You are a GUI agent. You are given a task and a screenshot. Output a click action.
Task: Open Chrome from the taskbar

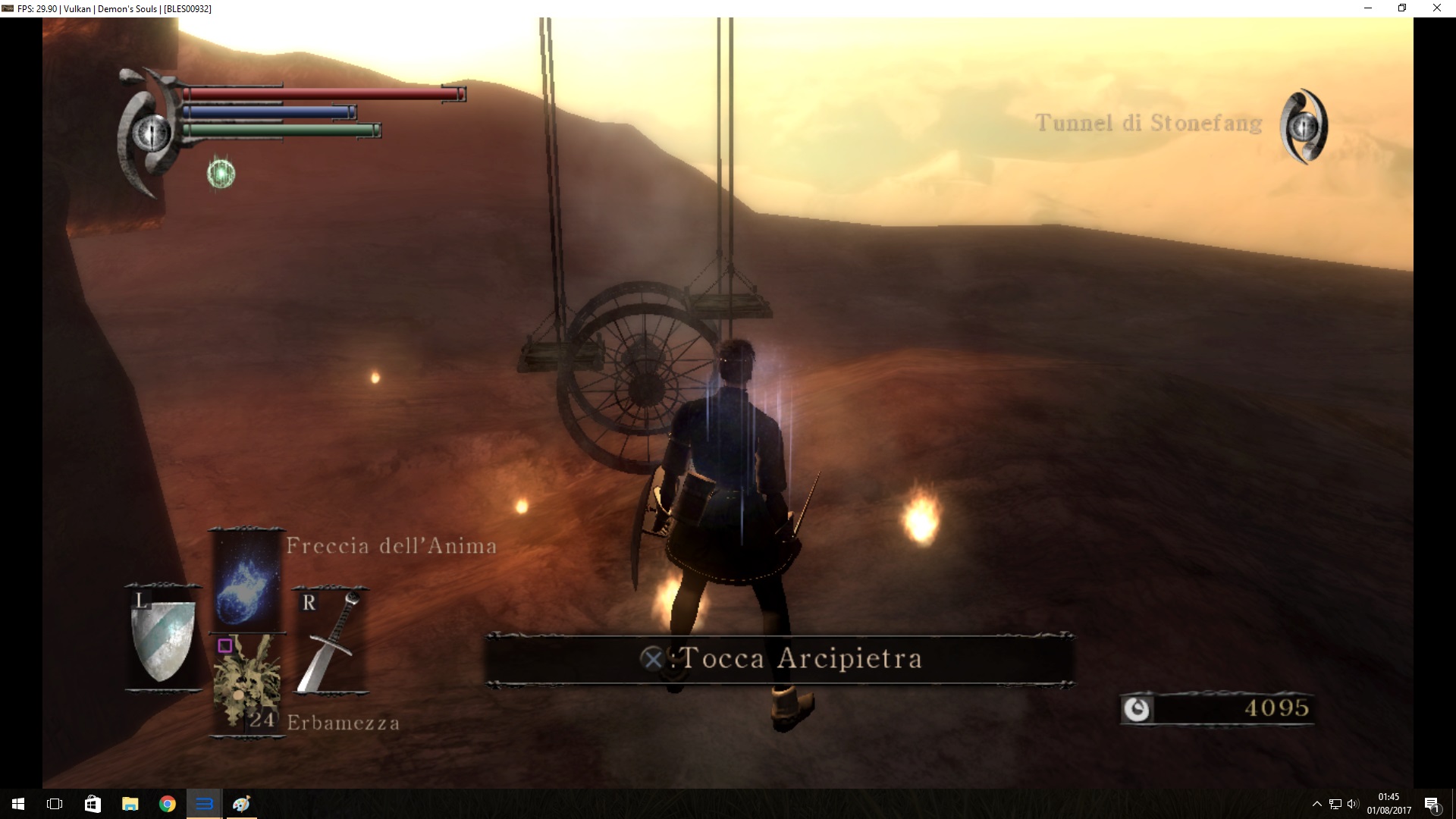pyautogui.click(x=167, y=804)
